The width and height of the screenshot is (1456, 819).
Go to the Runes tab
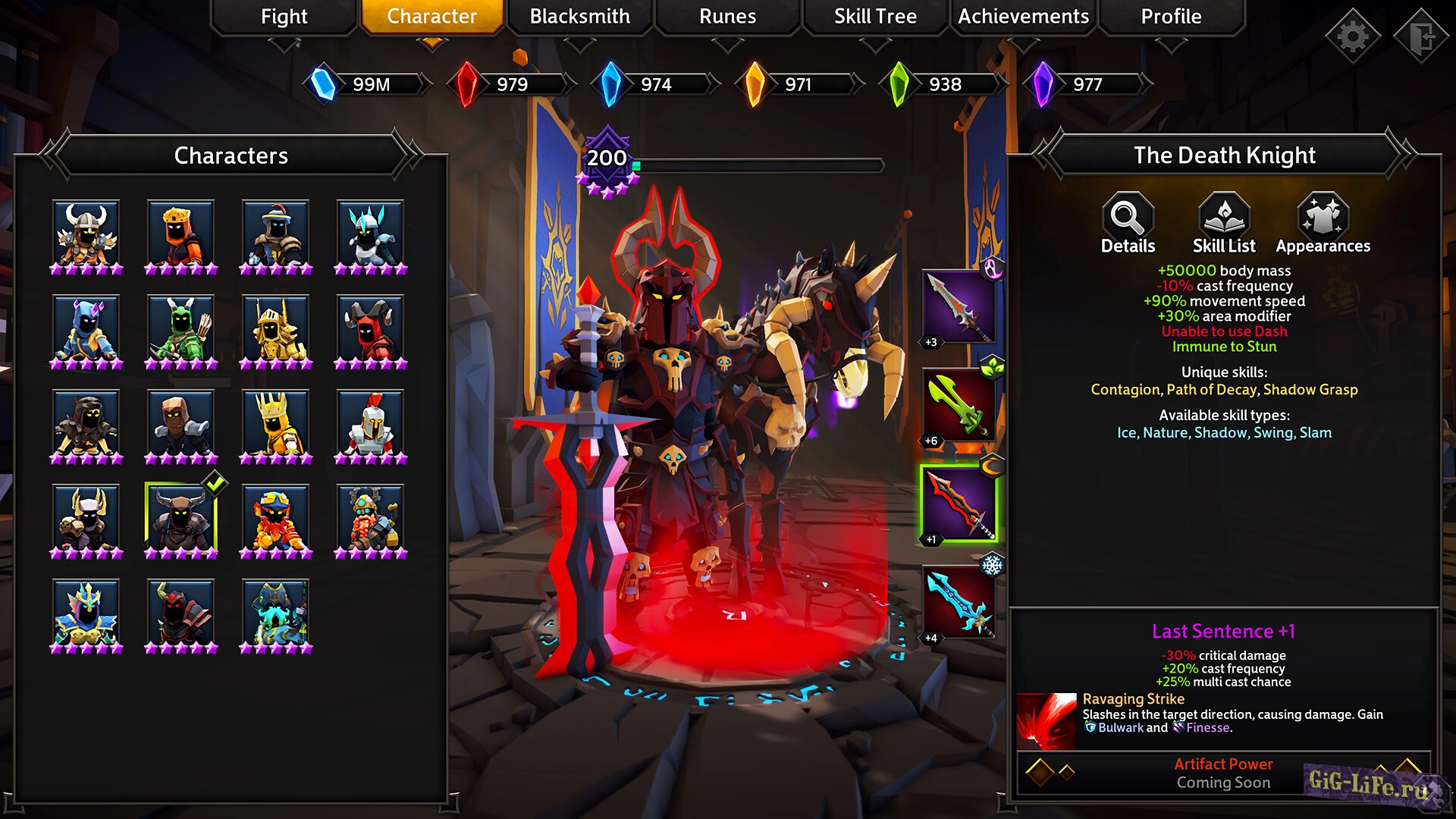pyautogui.click(x=727, y=17)
